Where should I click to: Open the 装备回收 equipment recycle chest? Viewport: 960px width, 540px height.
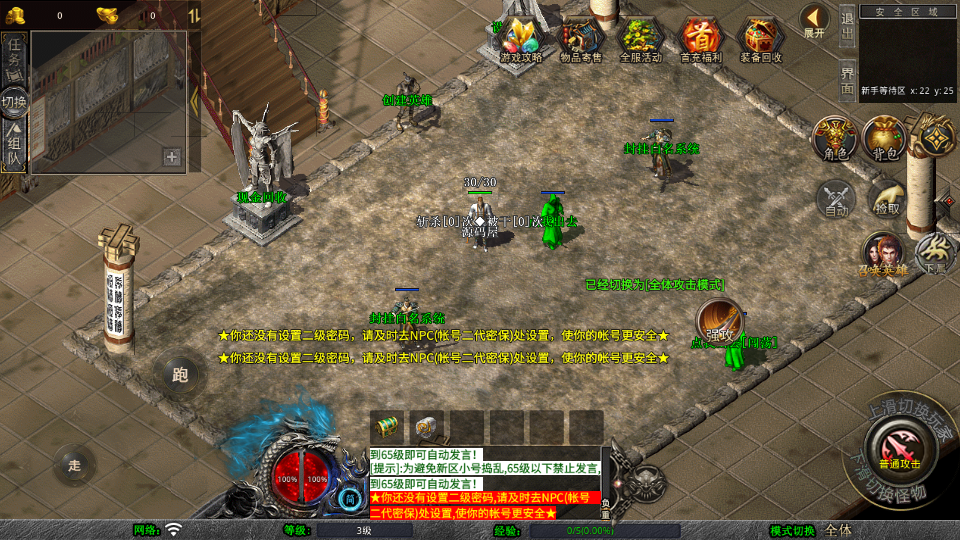coord(761,39)
